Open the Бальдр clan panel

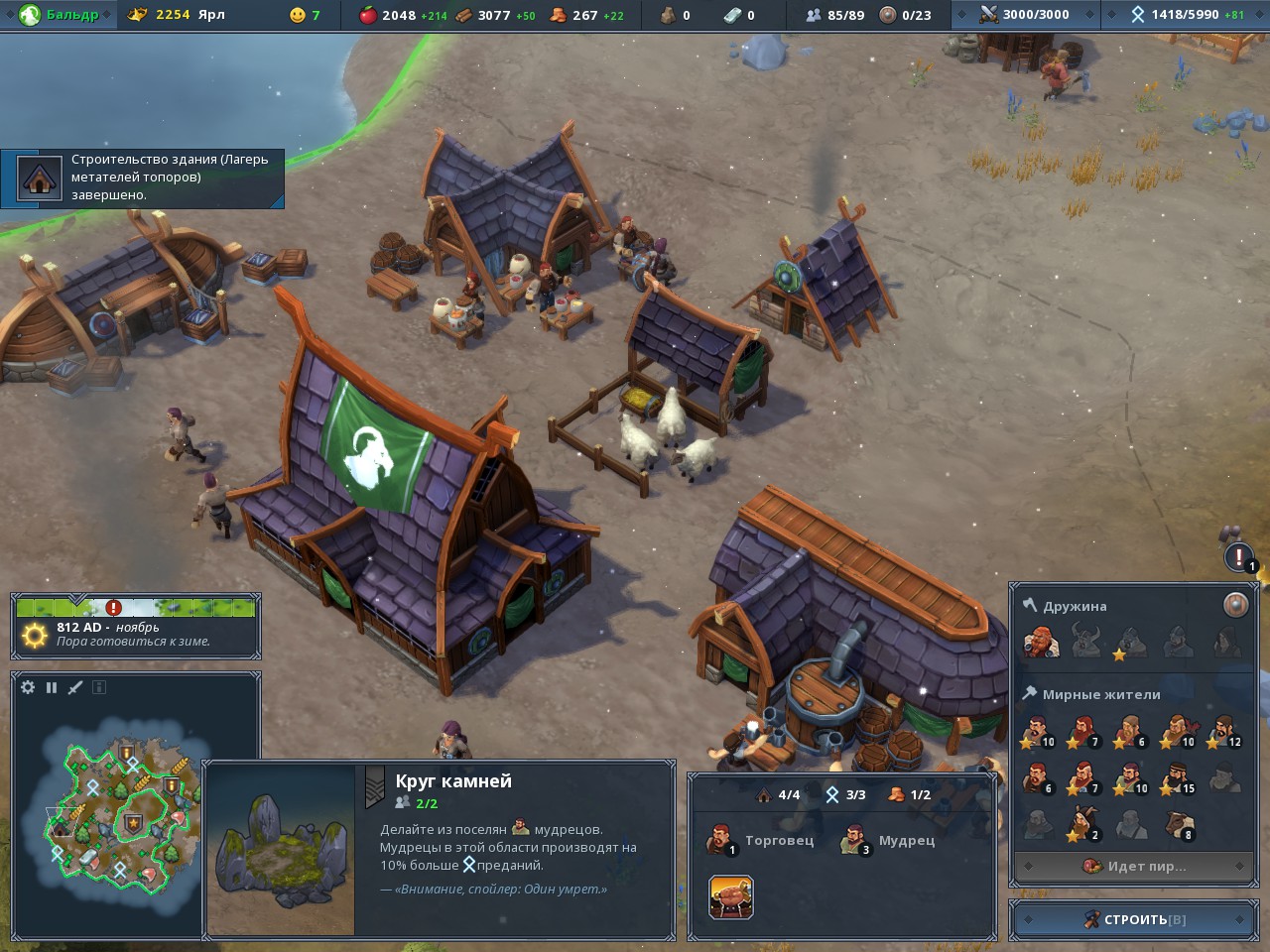tap(60, 15)
